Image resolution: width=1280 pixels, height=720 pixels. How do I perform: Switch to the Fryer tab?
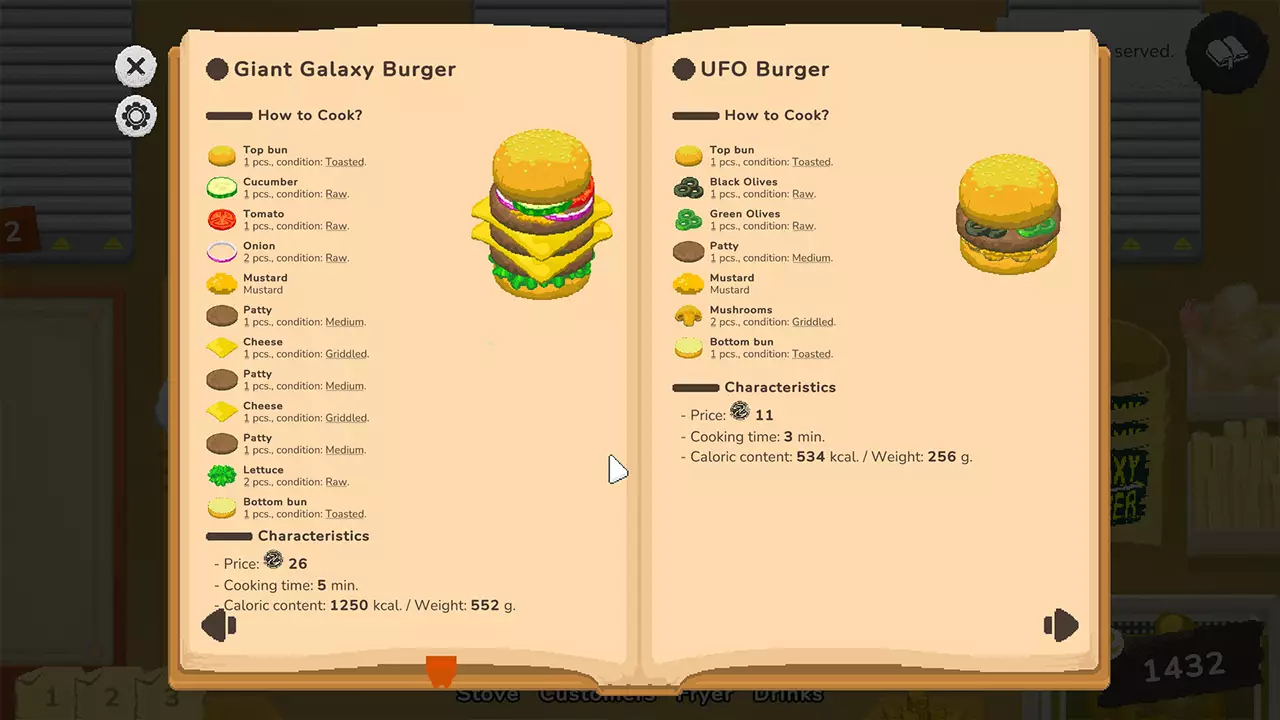[707, 693]
